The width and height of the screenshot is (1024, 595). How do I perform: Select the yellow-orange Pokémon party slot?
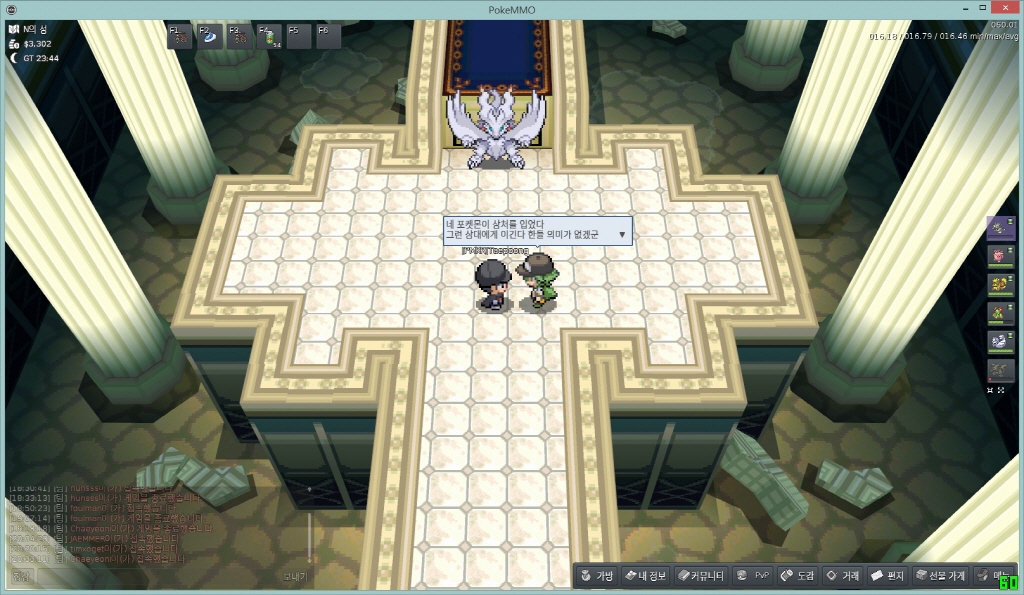999,285
